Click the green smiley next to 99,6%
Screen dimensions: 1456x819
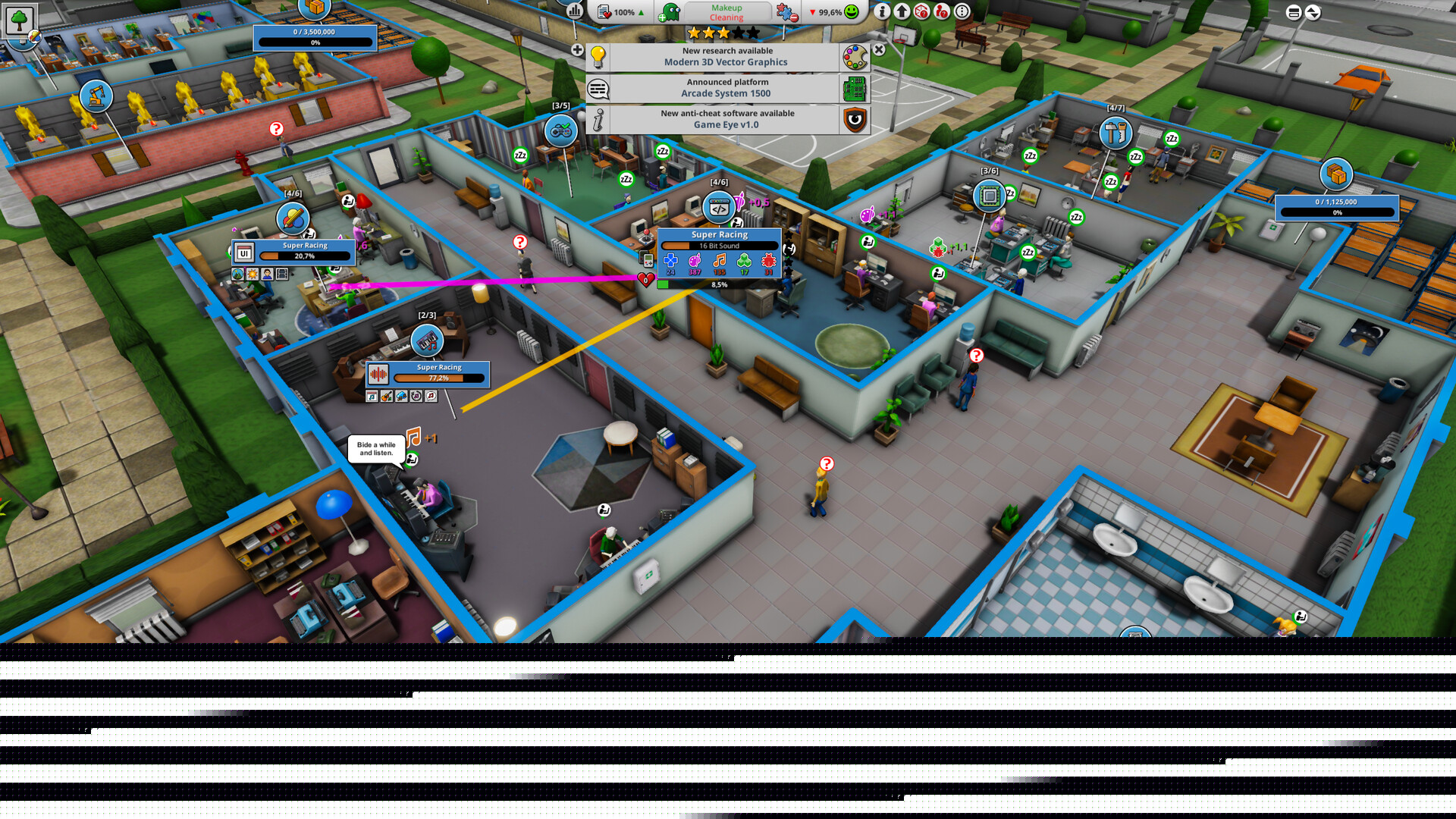tap(852, 12)
